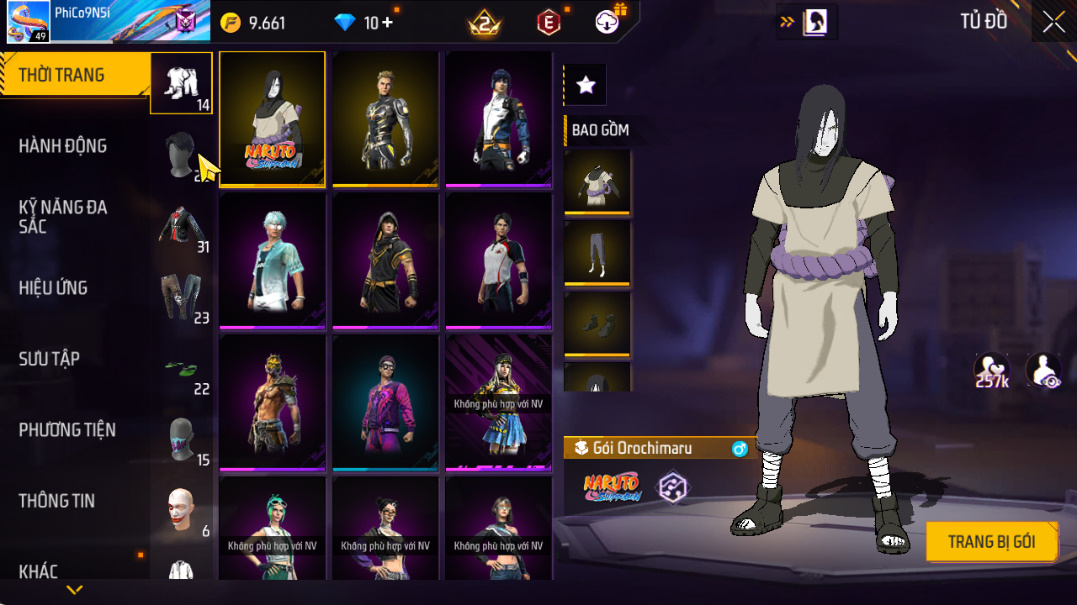Image resolution: width=1077 pixels, height=605 pixels.
Task: Equip the bundle with Trang Bị Gói
Action: (x=991, y=542)
